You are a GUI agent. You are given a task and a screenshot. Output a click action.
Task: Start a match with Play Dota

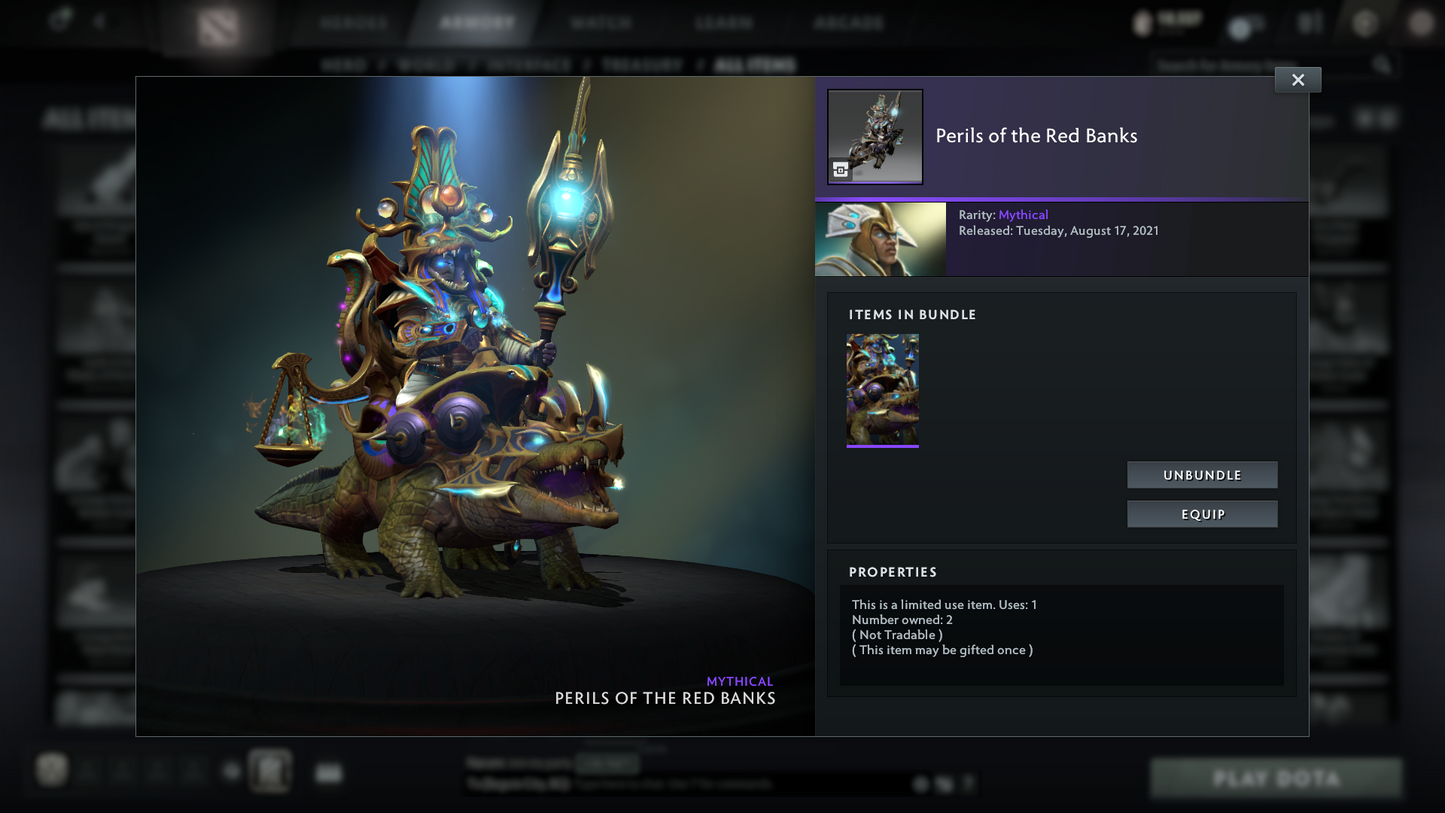[x=1276, y=778]
